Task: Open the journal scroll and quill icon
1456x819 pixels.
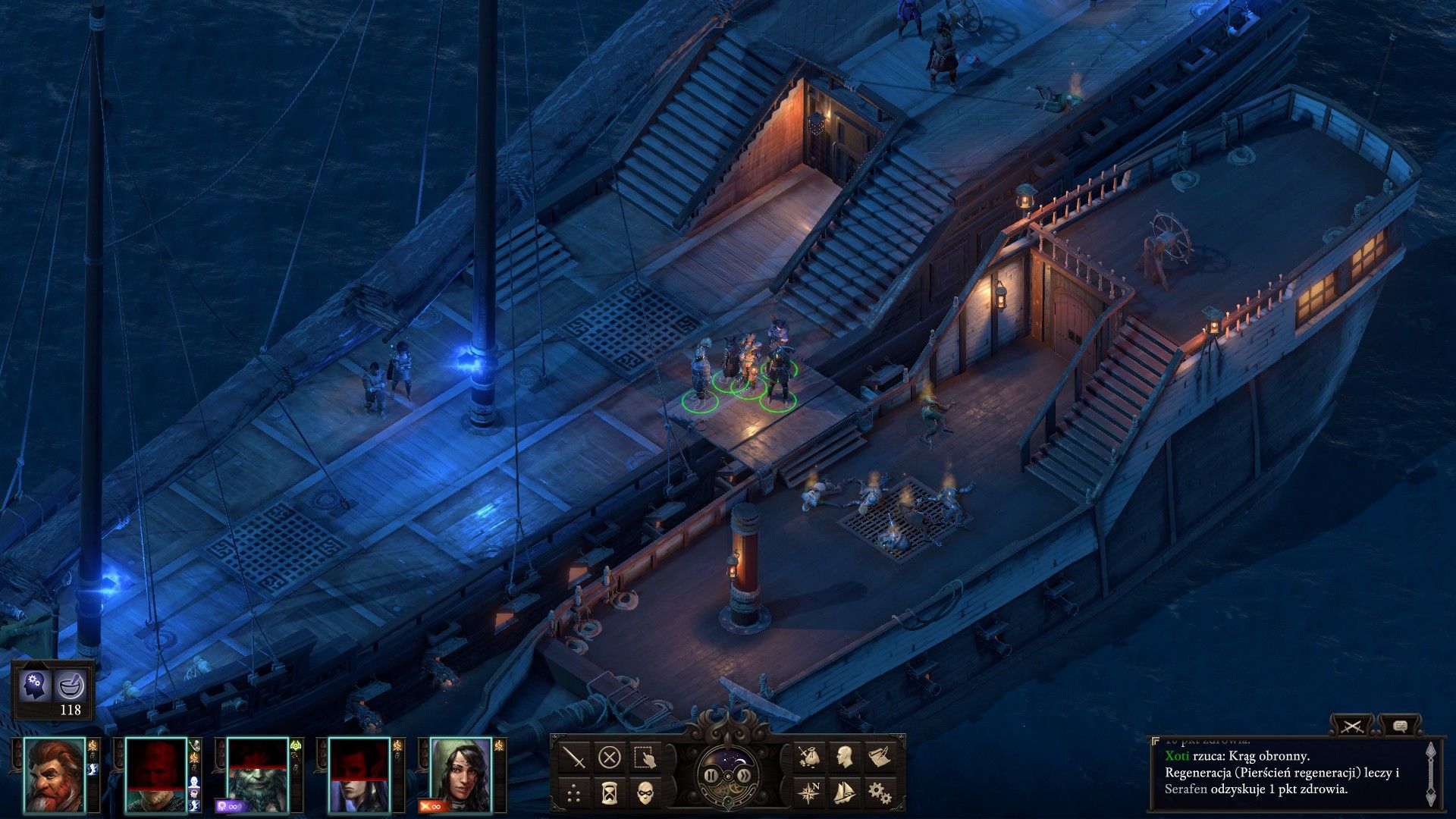Action: point(880,757)
